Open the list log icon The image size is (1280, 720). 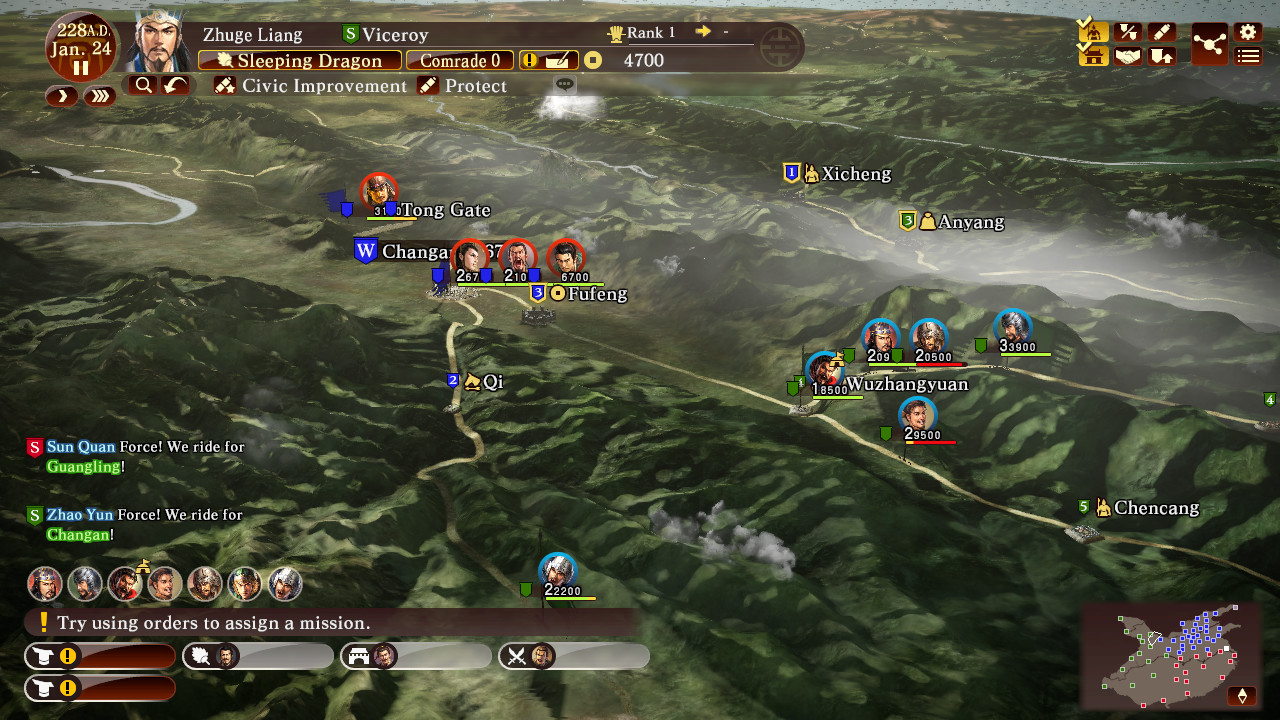[1246, 56]
